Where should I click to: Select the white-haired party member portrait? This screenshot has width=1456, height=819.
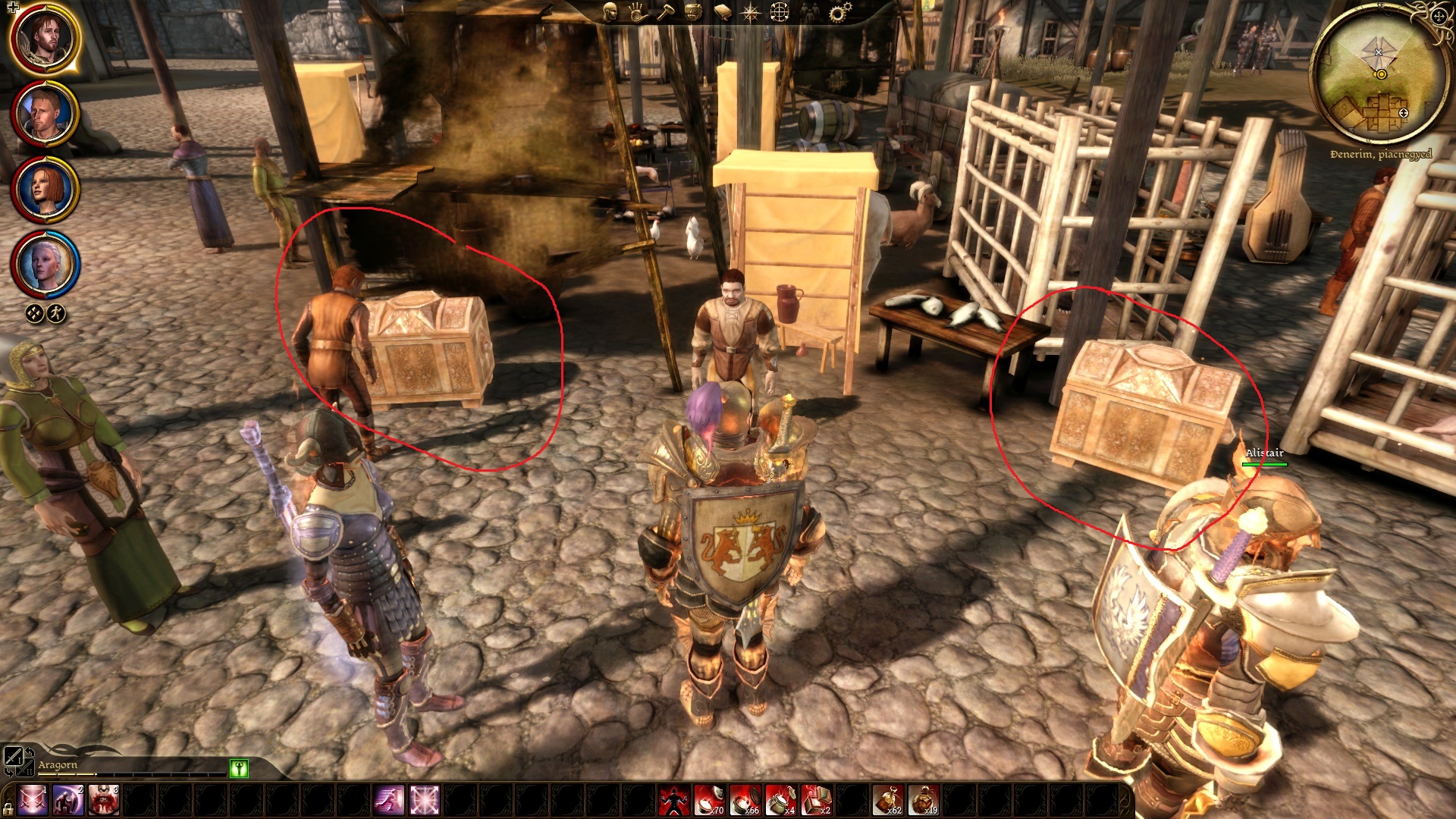(45, 264)
